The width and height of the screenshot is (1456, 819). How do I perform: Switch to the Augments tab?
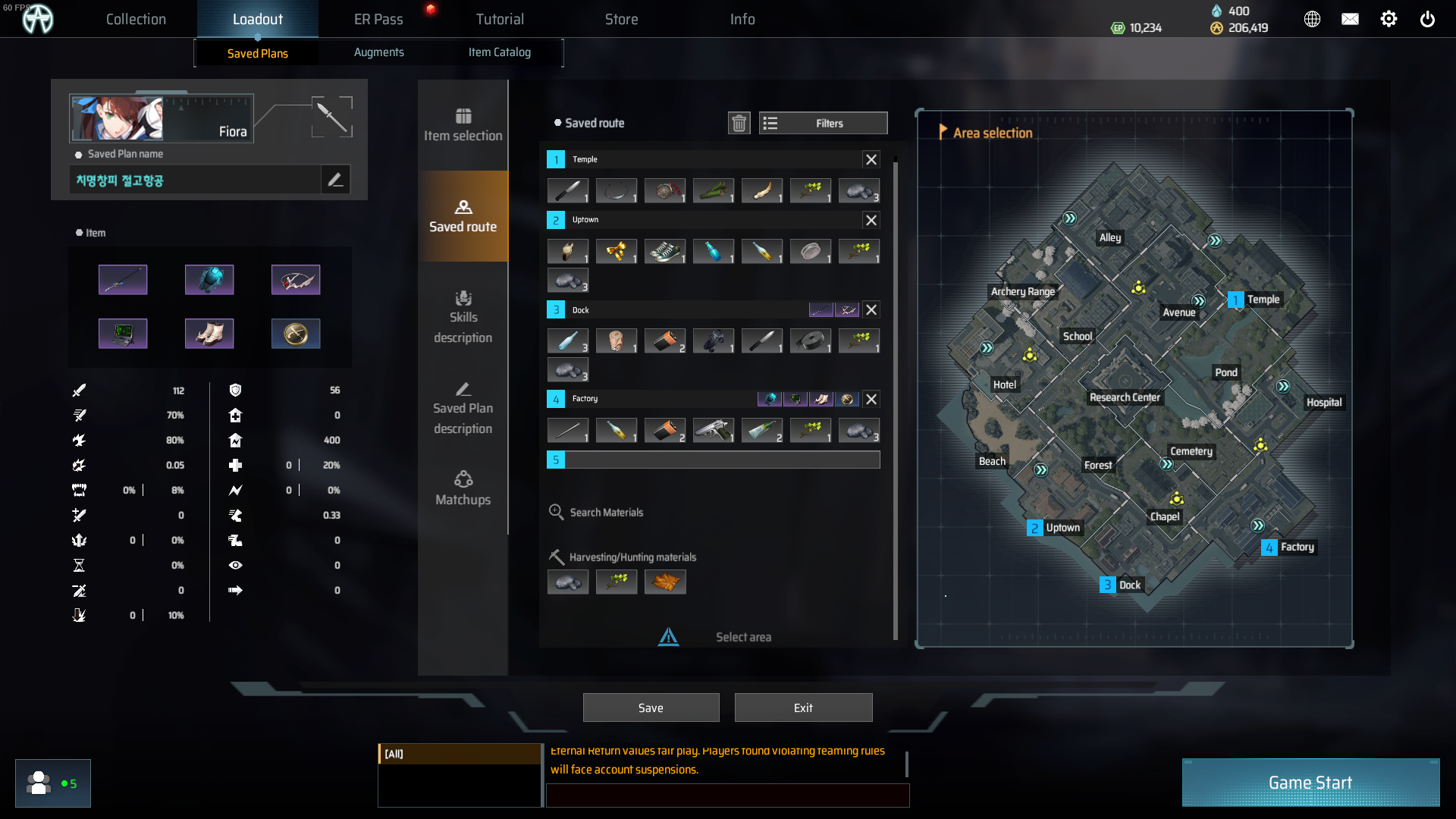pyautogui.click(x=378, y=52)
